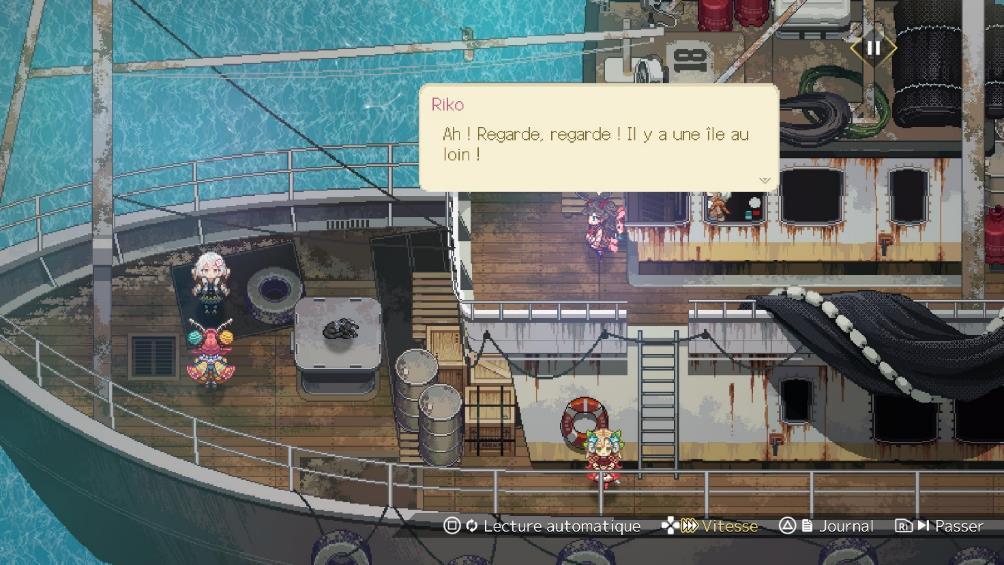The width and height of the screenshot is (1004, 565).
Task: Advance Riko's dialogue with the arrow
Action: (765, 181)
